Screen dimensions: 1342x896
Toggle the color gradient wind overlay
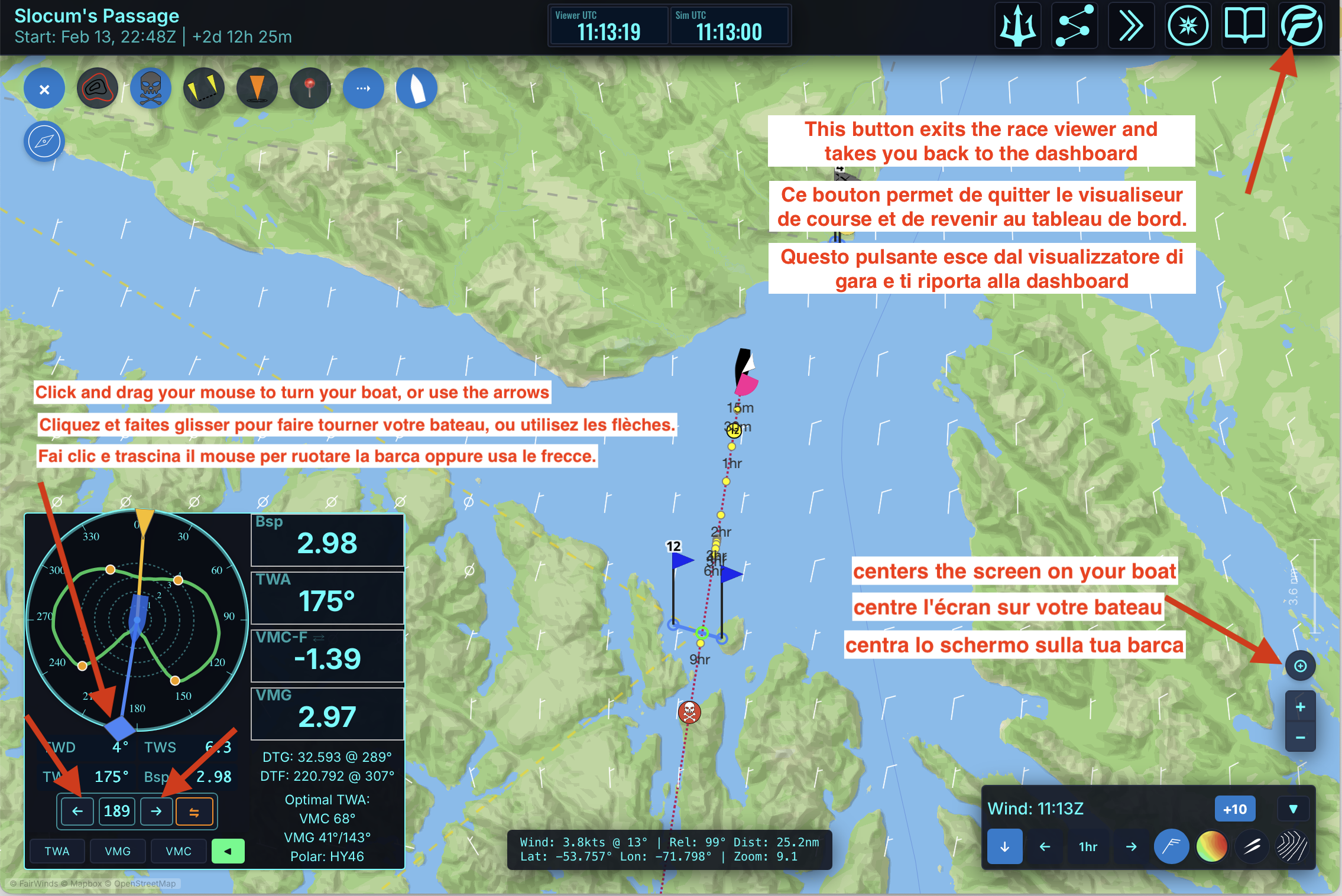click(x=1211, y=846)
